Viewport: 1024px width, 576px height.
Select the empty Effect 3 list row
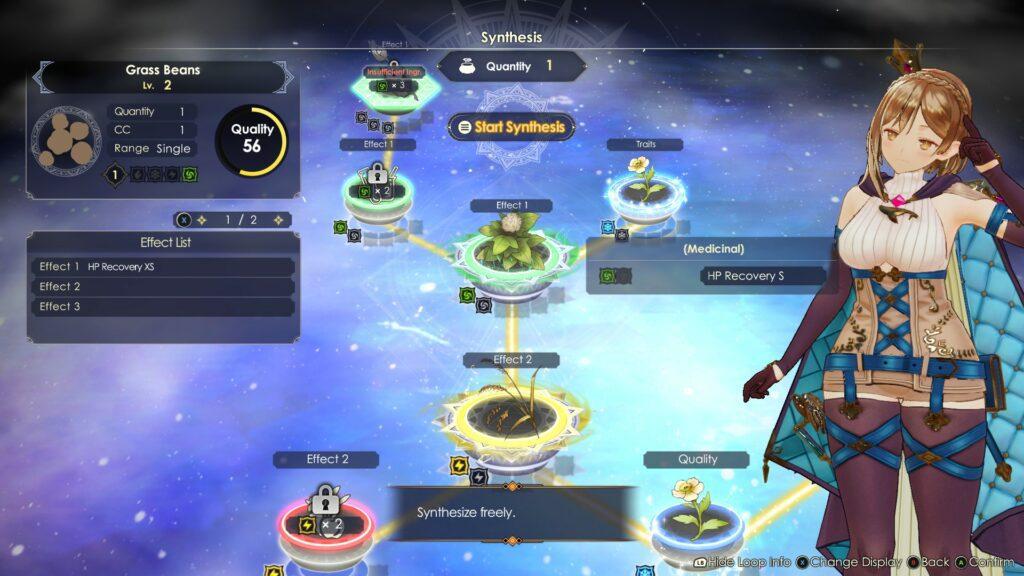pos(165,307)
